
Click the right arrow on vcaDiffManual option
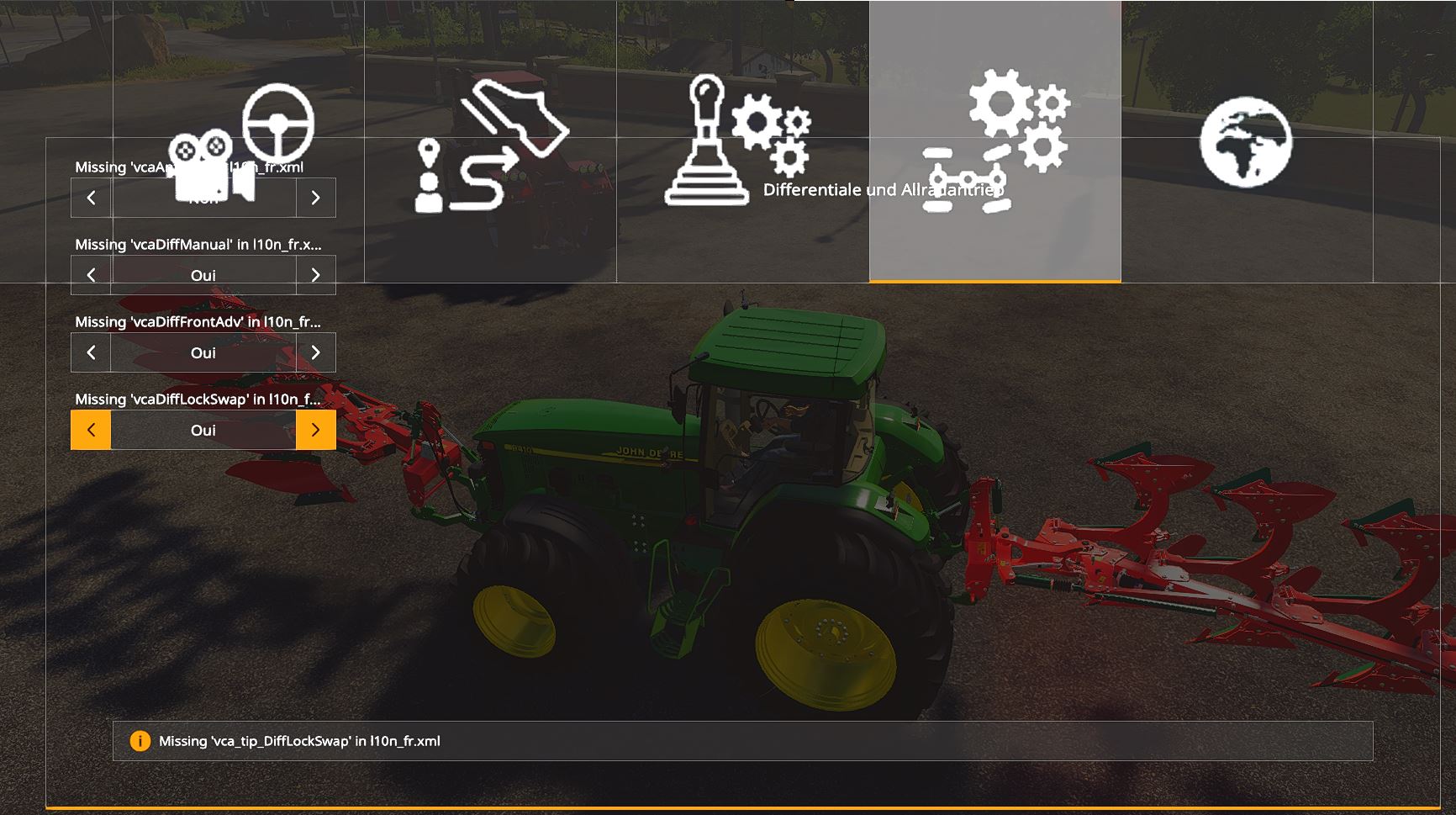[x=317, y=274]
